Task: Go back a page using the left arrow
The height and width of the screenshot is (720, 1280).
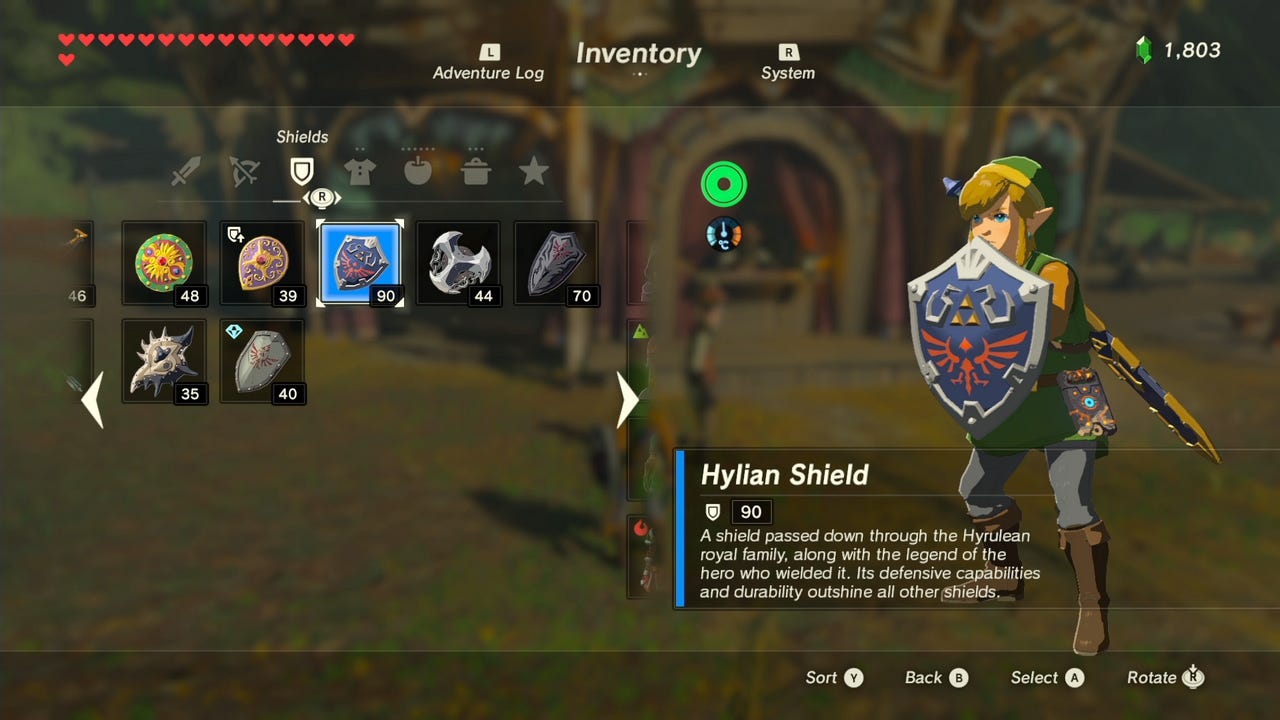Action: (x=93, y=400)
